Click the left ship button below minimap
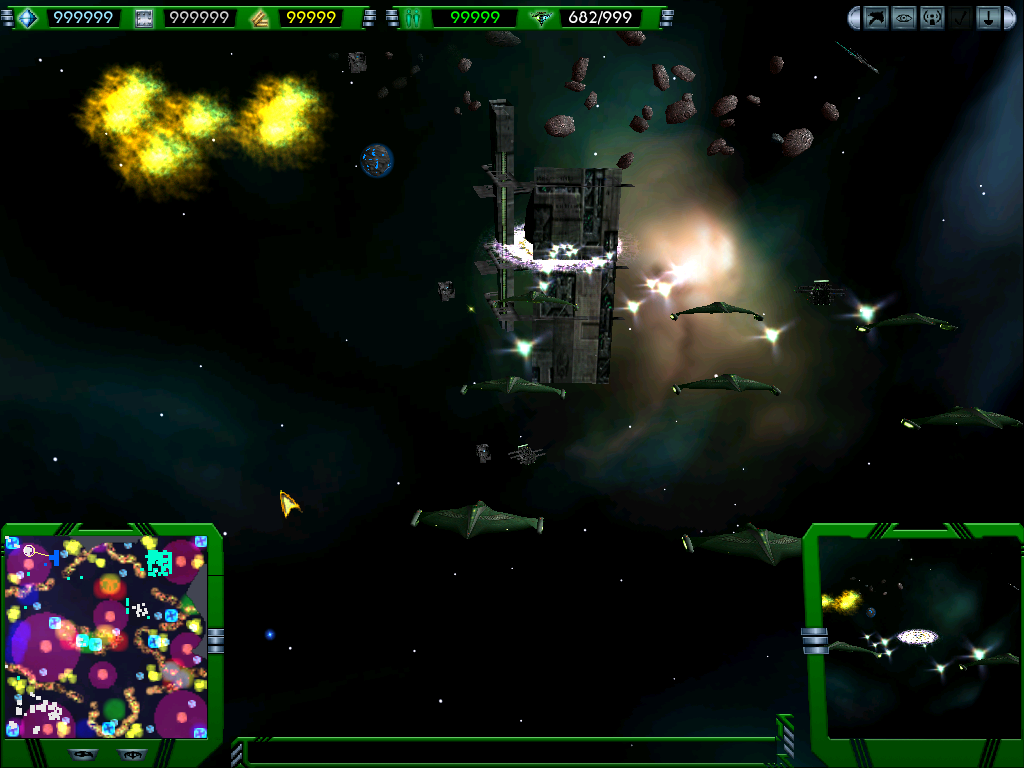Image resolution: width=1024 pixels, height=768 pixels. (x=83, y=754)
